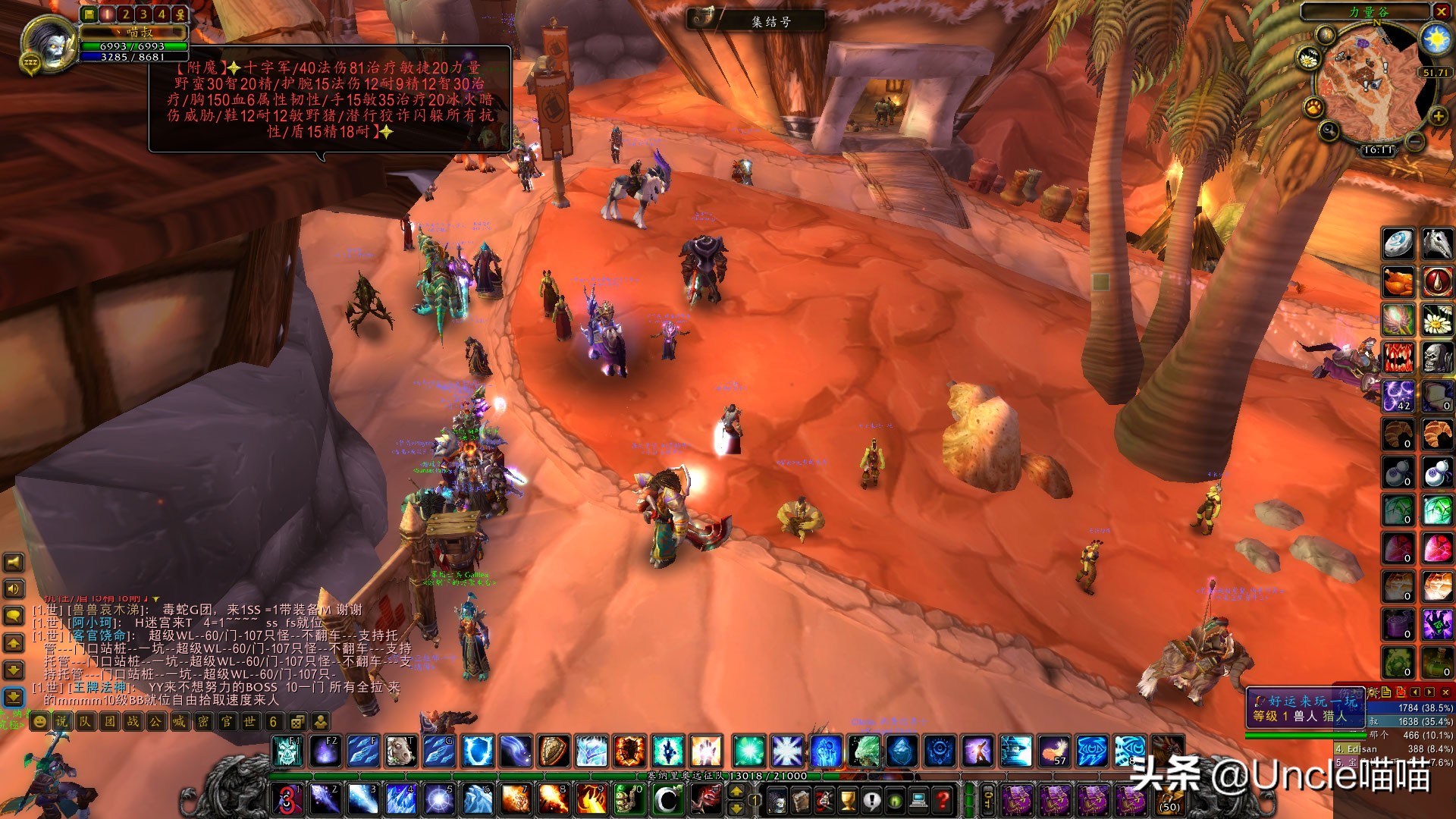Open the smiley emote button
This screenshot has height=819, width=1456.
tap(39, 721)
